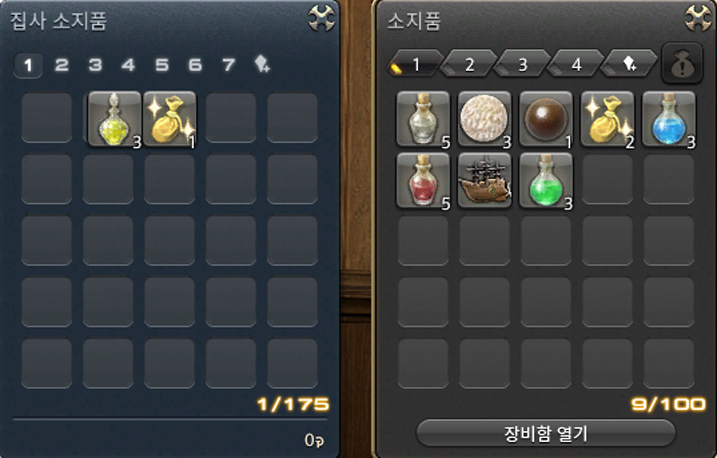Select the green potion slot

click(x=545, y=179)
